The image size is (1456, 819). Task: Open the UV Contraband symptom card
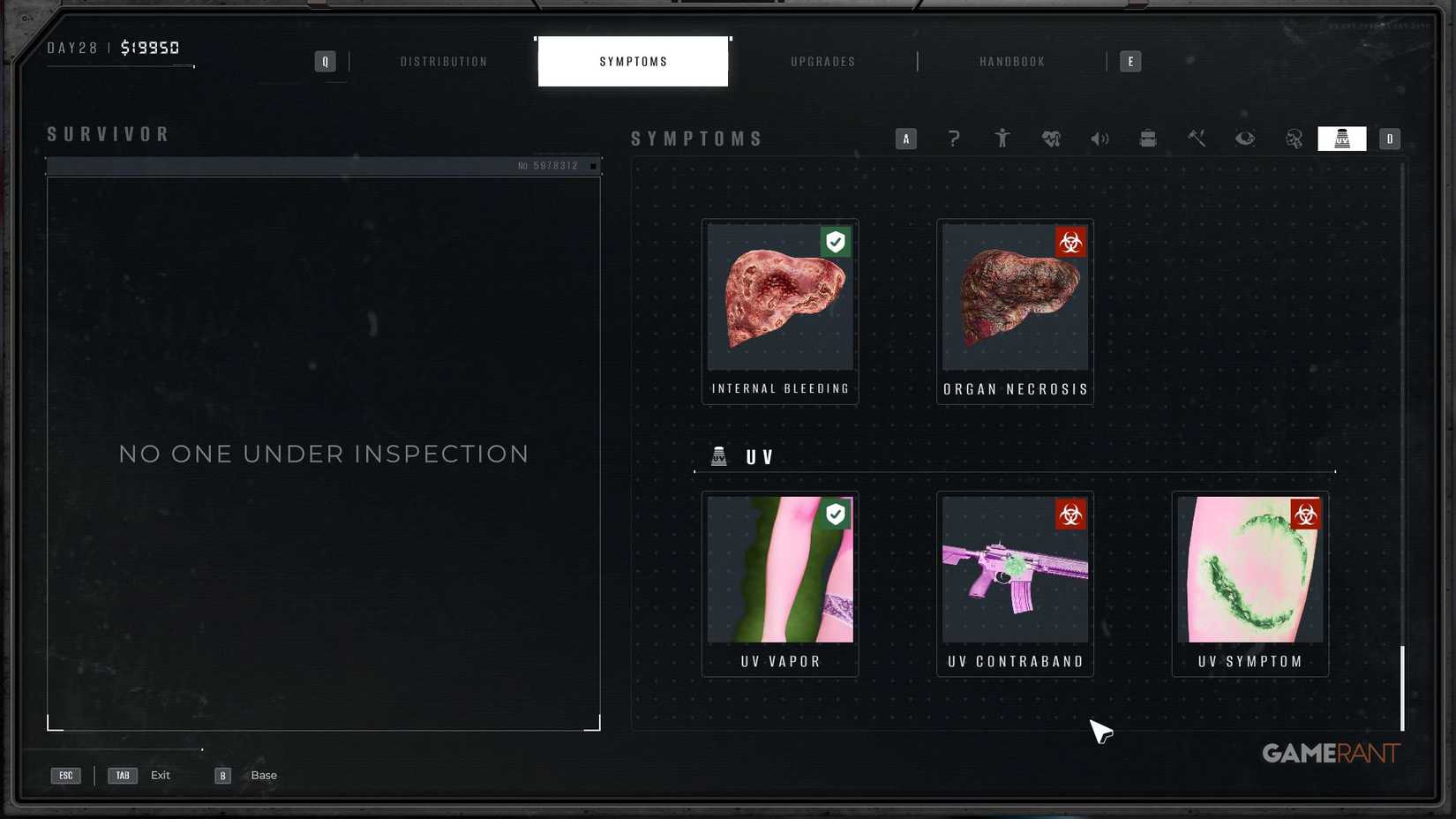(1015, 582)
